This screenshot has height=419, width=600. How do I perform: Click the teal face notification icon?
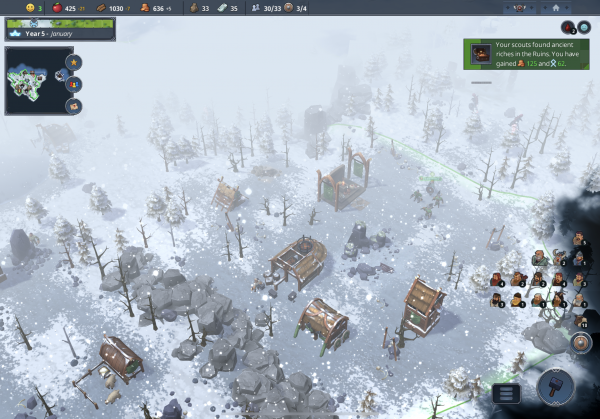click(583, 28)
